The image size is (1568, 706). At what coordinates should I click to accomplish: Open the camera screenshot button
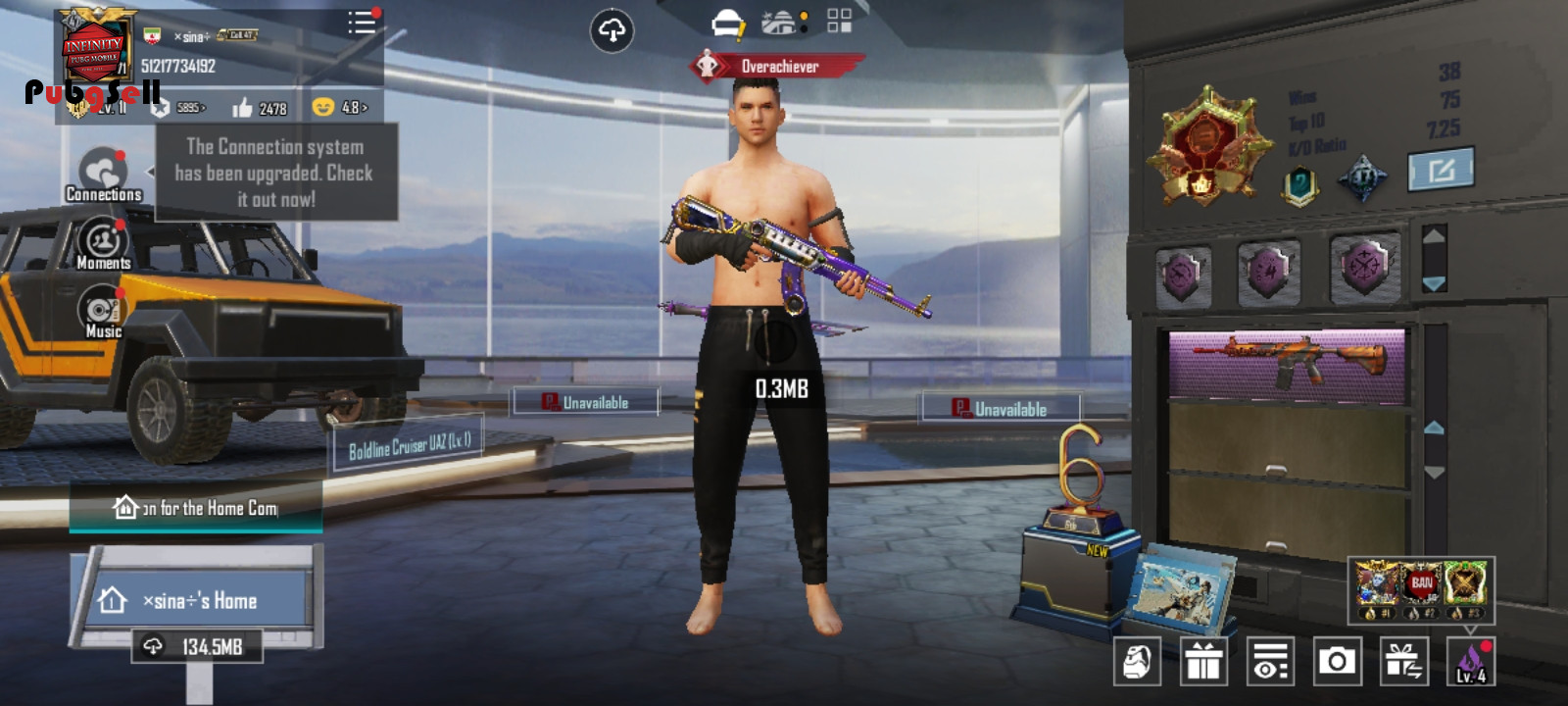click(x=1337, y=662)
